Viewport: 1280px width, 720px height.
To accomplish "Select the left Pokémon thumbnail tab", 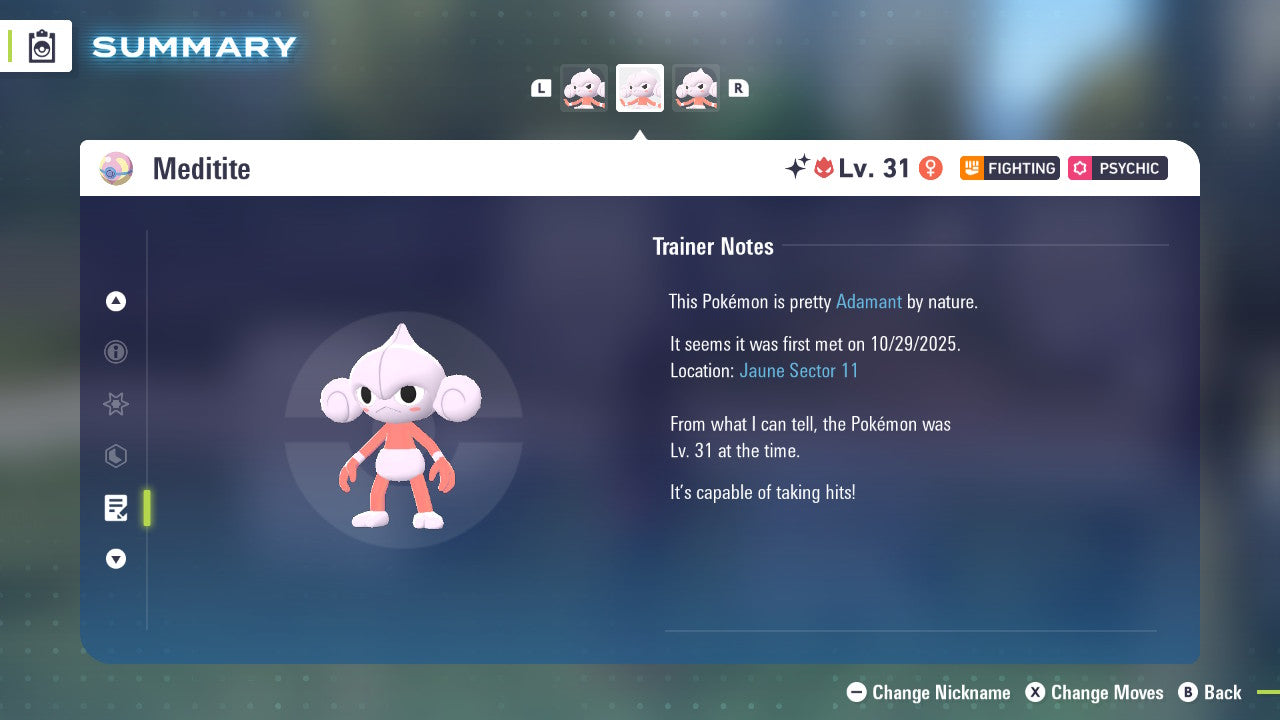I will pyautogui.click(x=584, y=87).
